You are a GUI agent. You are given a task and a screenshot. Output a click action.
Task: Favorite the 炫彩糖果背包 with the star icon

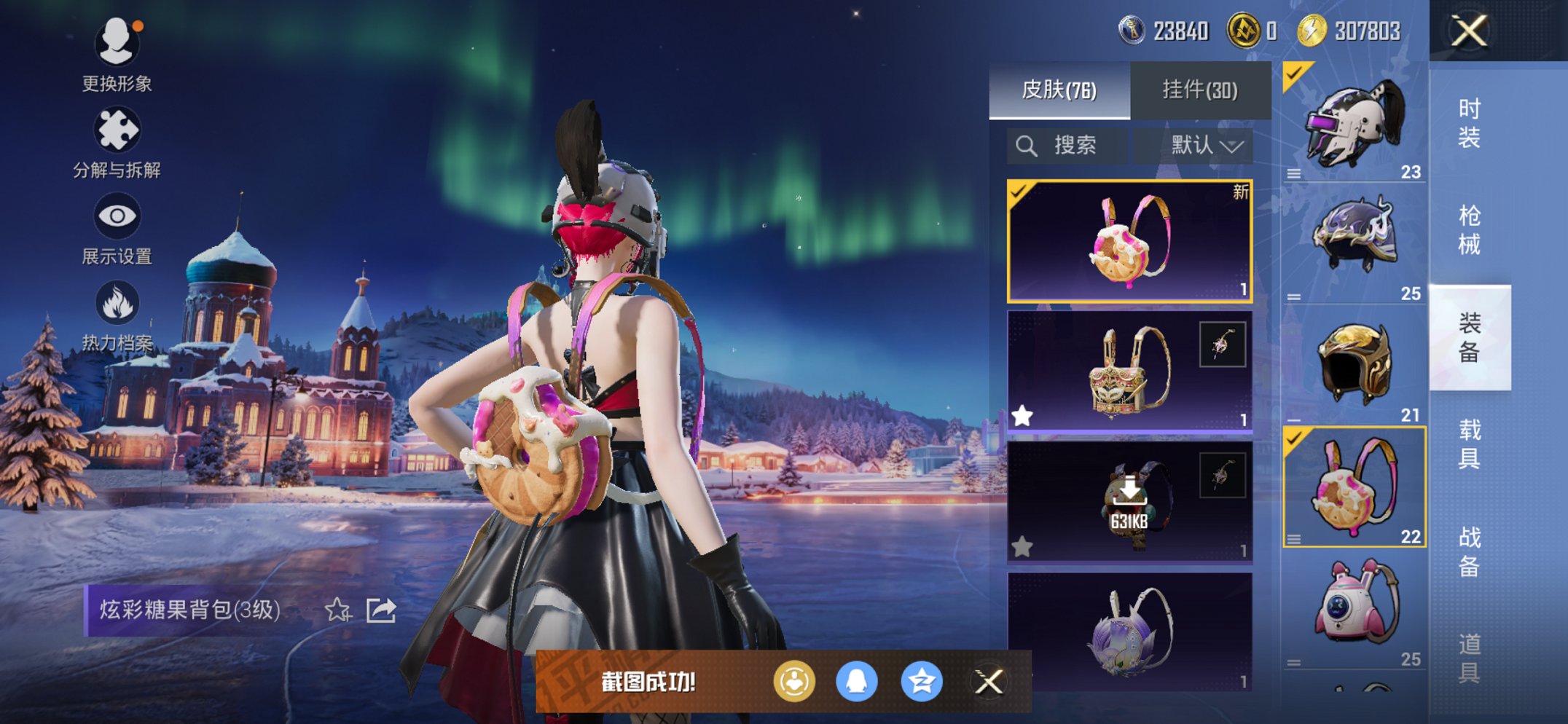pyautogui.click(x=337, y=610)
